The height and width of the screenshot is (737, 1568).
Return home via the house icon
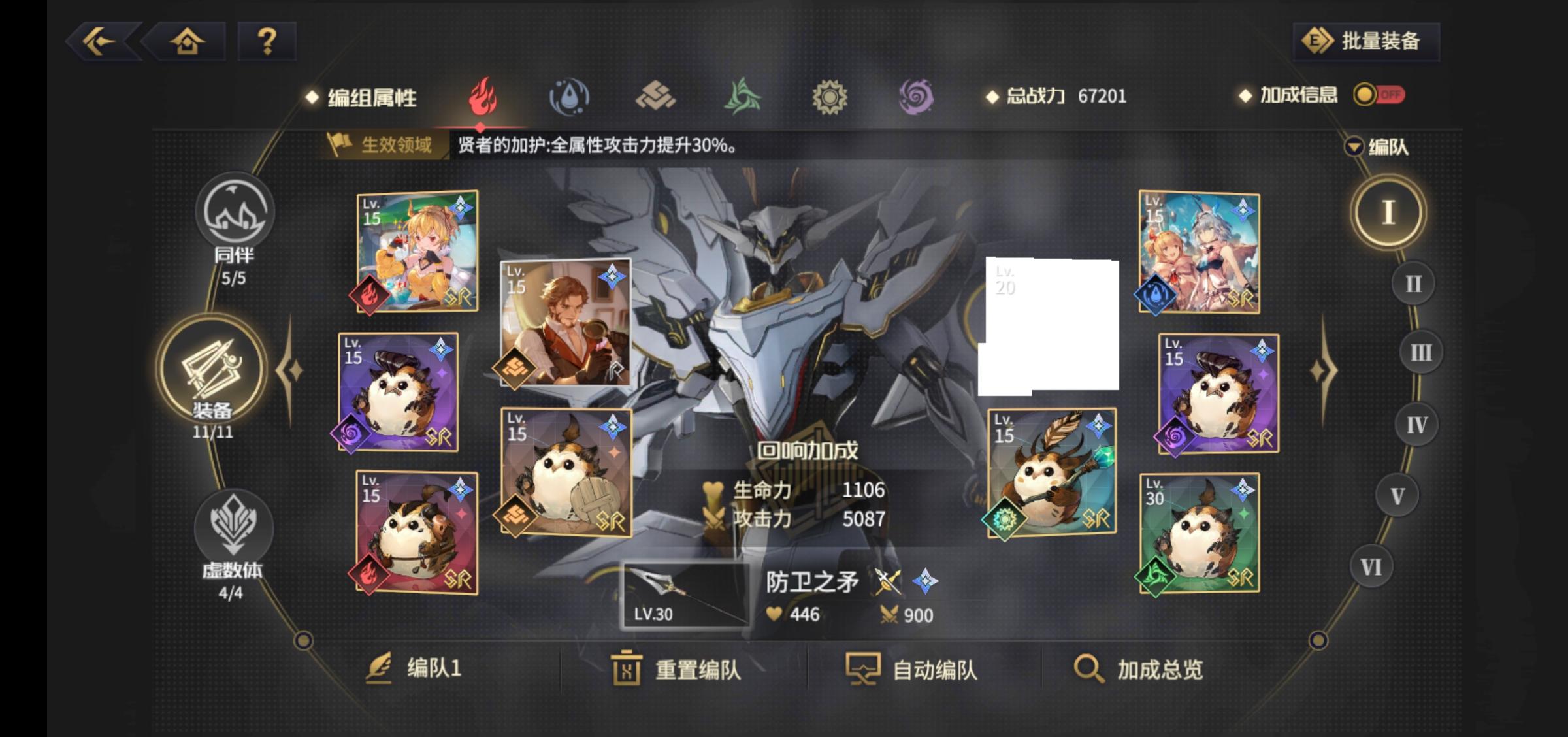click(188, 41)
